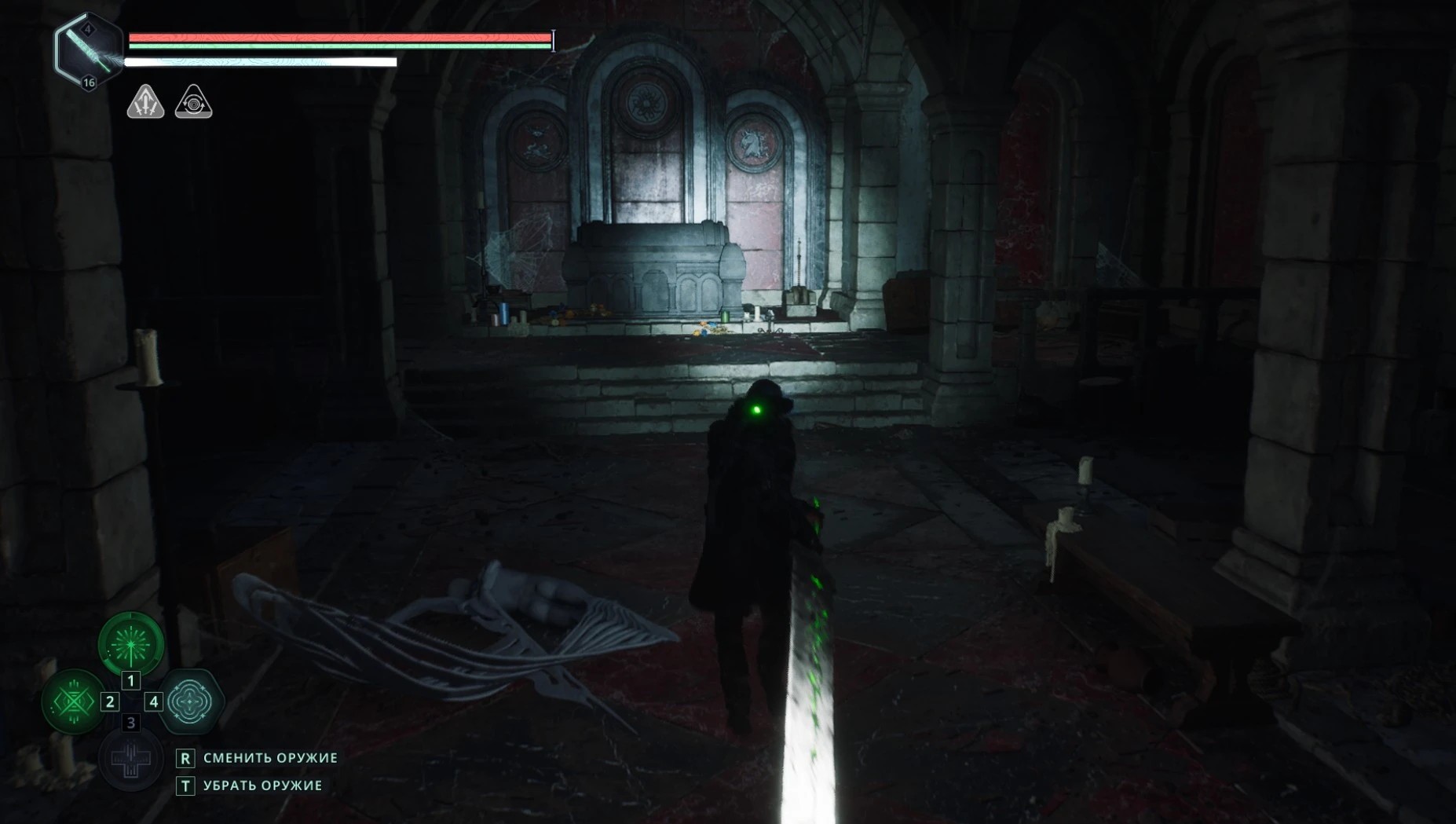This screenshot has height=824, width=1456.
Task: Select the equipped glowing sword weapon icon
Action: coord(88,50)
